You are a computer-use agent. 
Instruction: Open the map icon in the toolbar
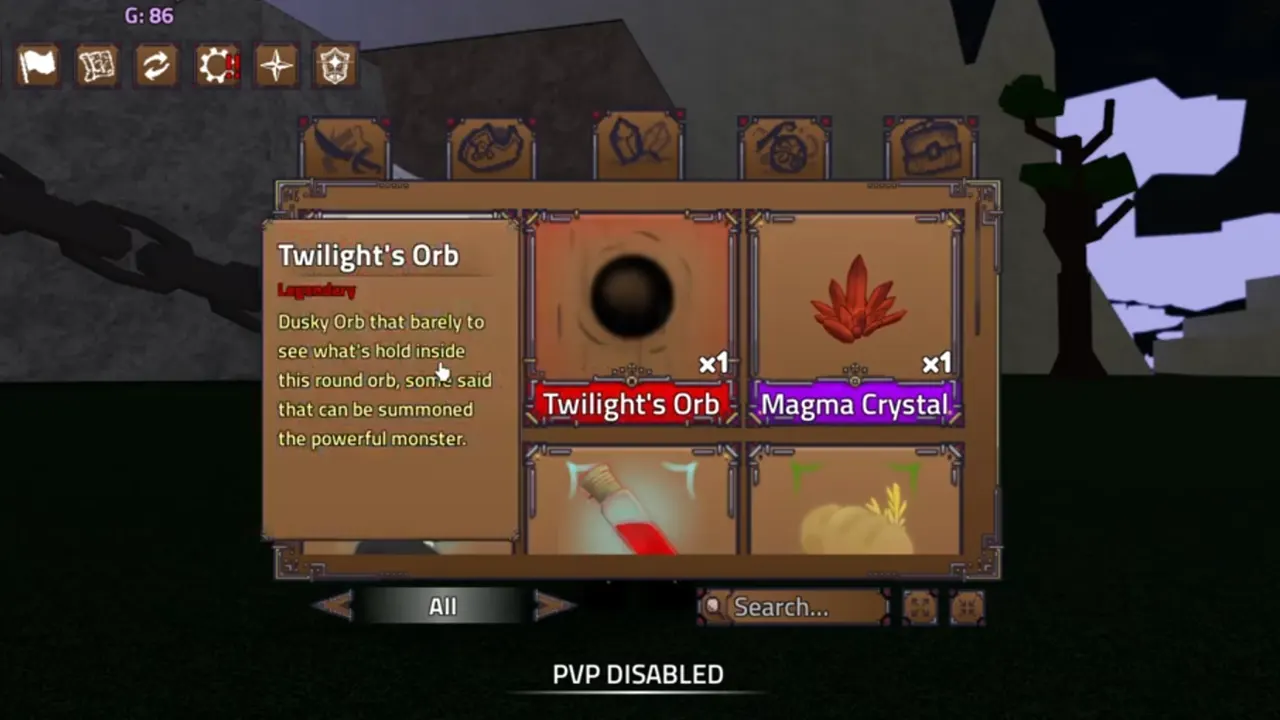click(96, 65)
